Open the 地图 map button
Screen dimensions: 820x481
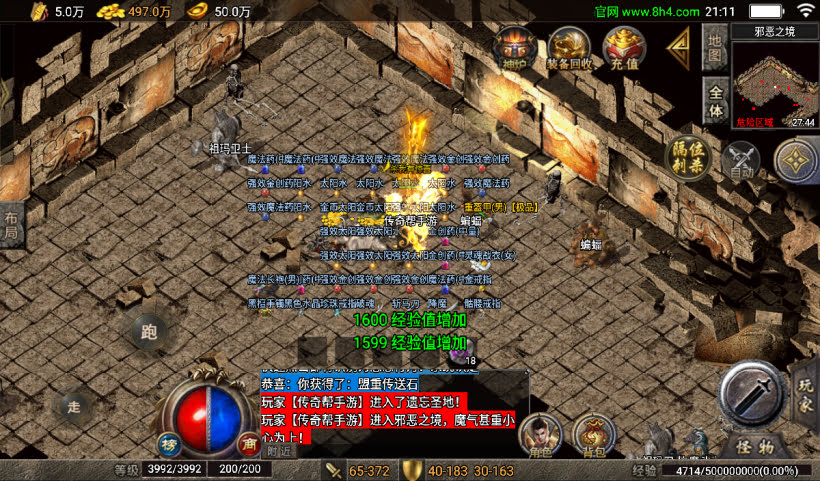(714, 47)
